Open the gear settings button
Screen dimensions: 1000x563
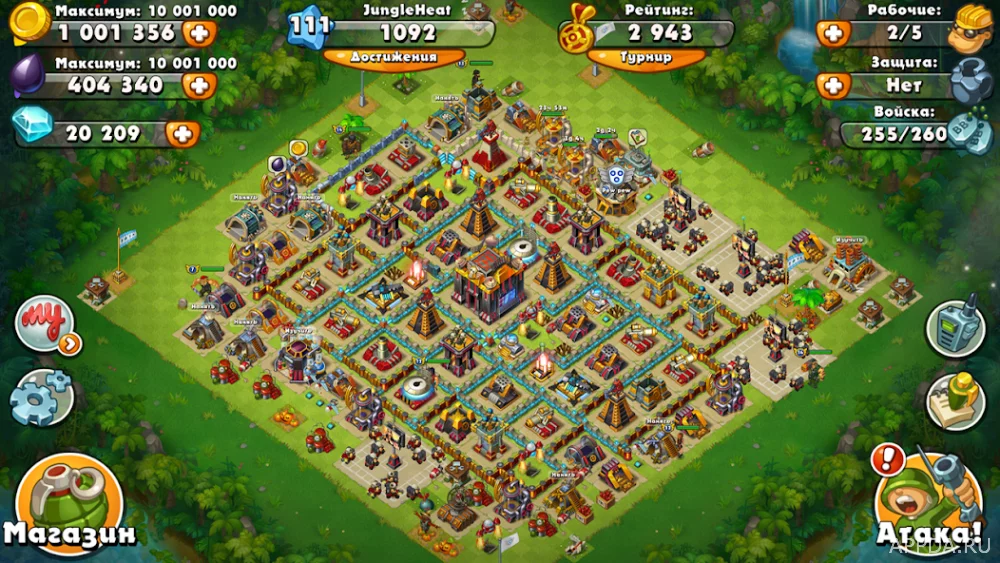41,396
